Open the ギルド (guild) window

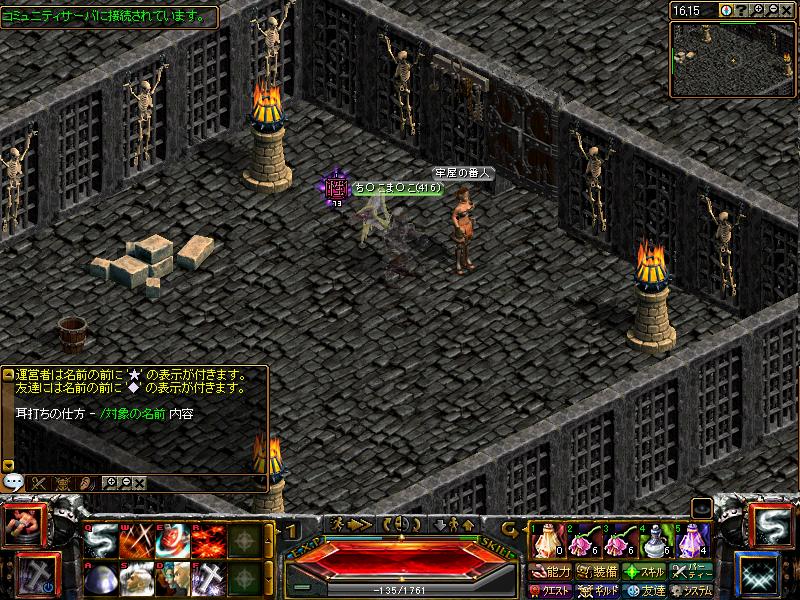pos(597,591)
